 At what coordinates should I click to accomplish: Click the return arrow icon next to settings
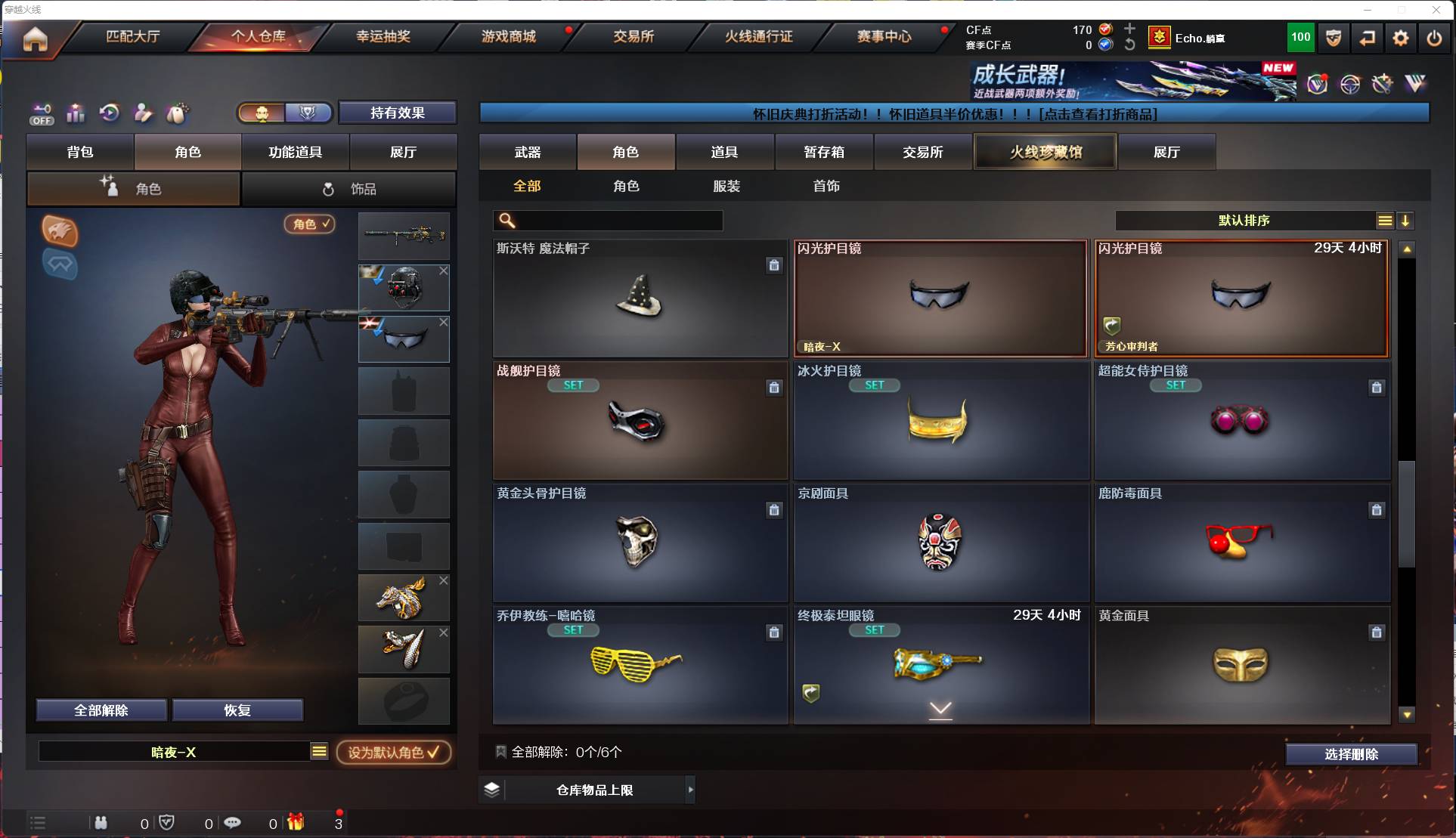point(1368,38)
